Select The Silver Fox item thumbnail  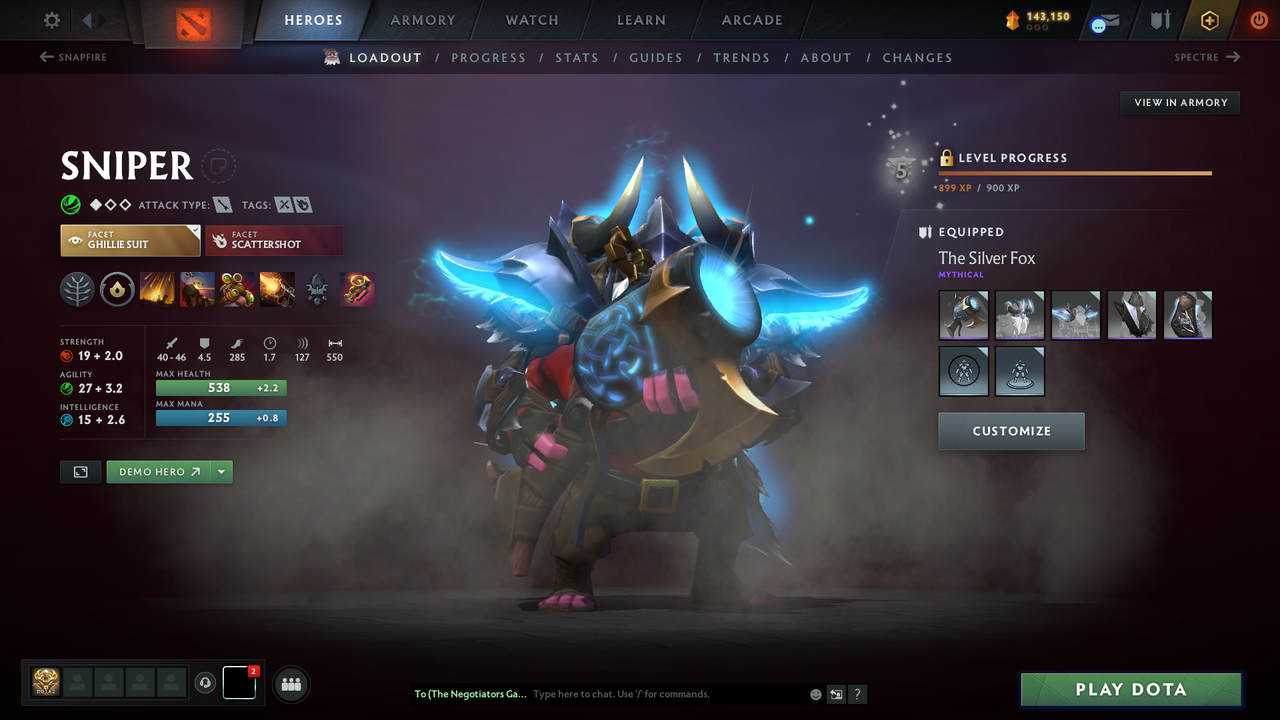[x=963, y=314]
